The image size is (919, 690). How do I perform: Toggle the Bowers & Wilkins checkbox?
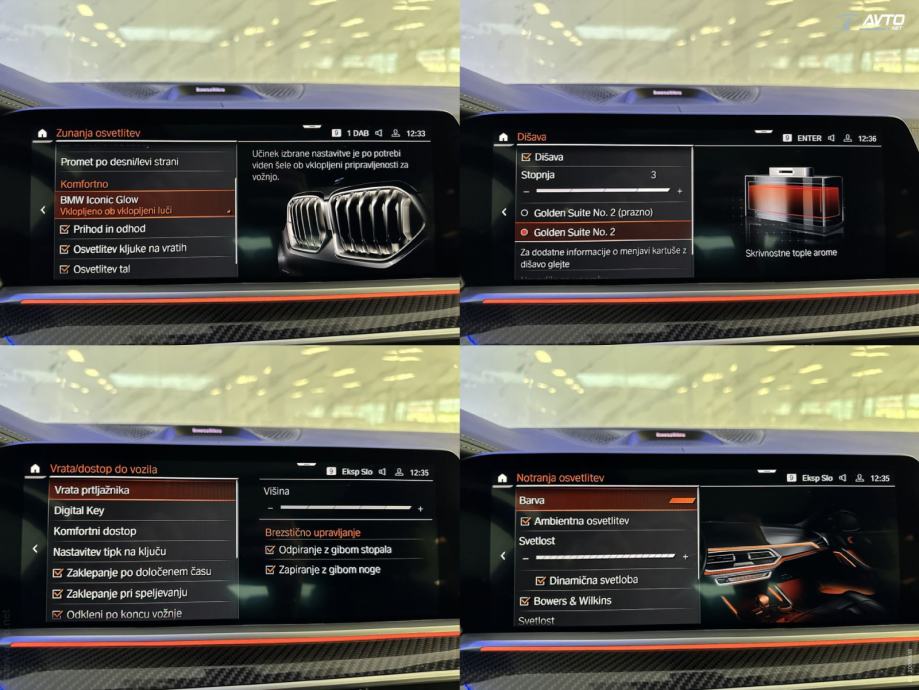(525, 601)
